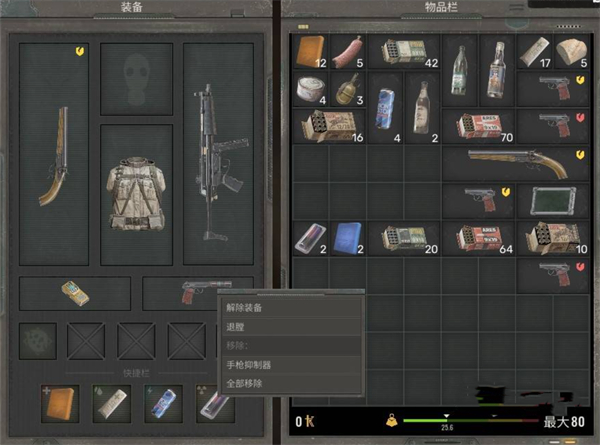Select the yellow detector device slot
This screenshot has width=600, height=445.
[75, 291]
